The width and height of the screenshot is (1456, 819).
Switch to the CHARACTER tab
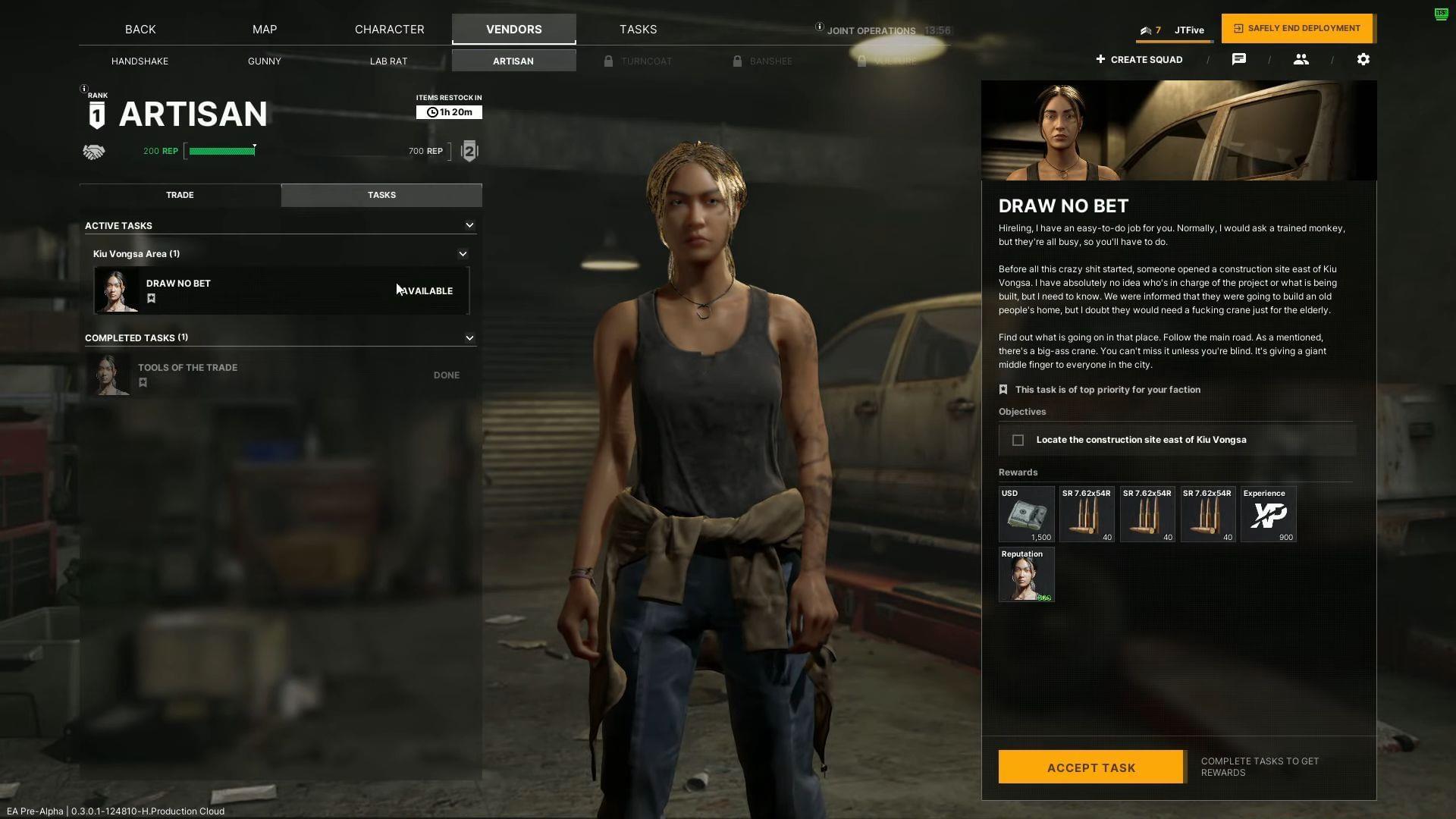pos(389,30)
